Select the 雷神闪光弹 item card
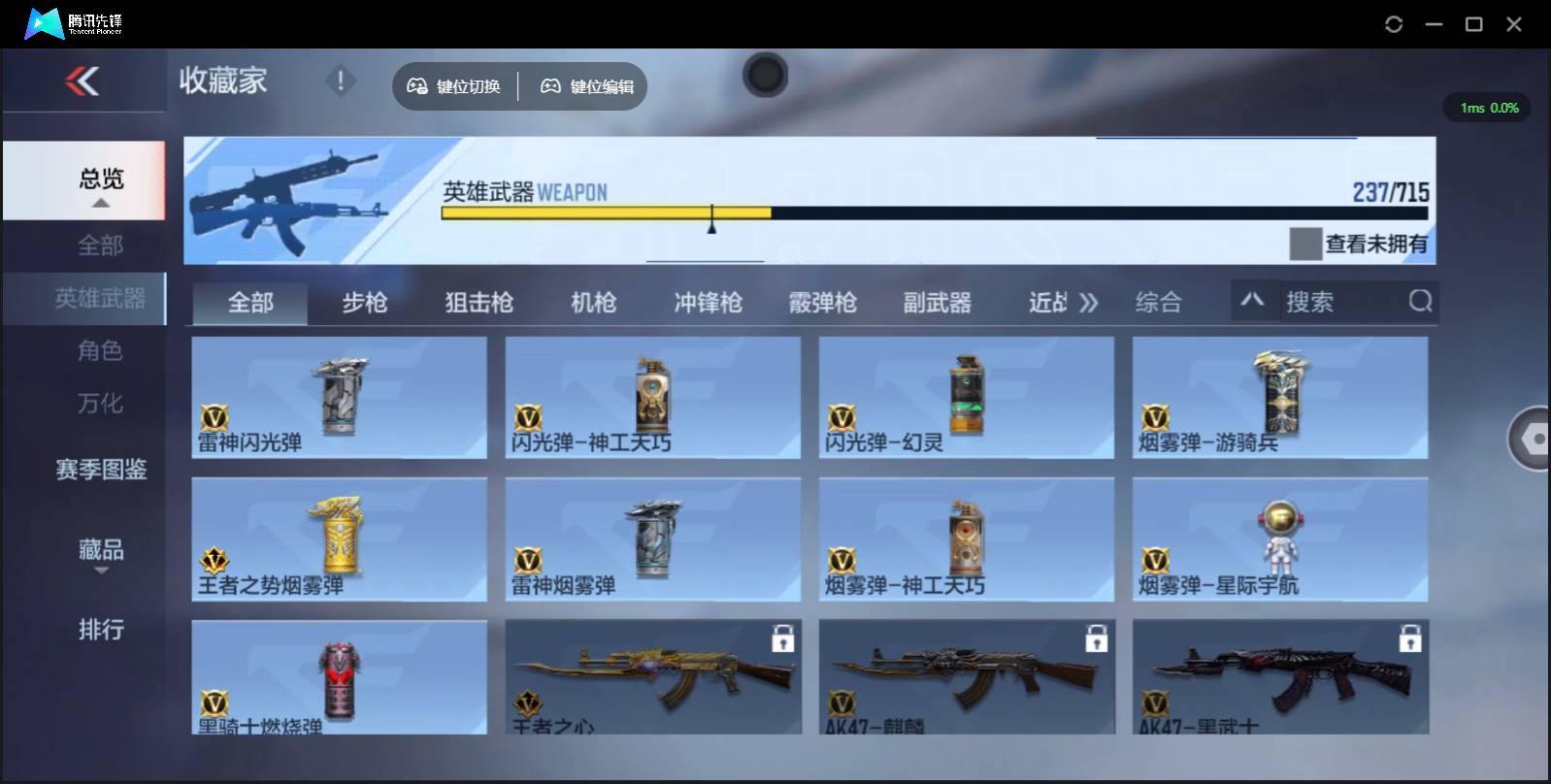The width and height of the screenshot is (1551, 784). point(339,398)
